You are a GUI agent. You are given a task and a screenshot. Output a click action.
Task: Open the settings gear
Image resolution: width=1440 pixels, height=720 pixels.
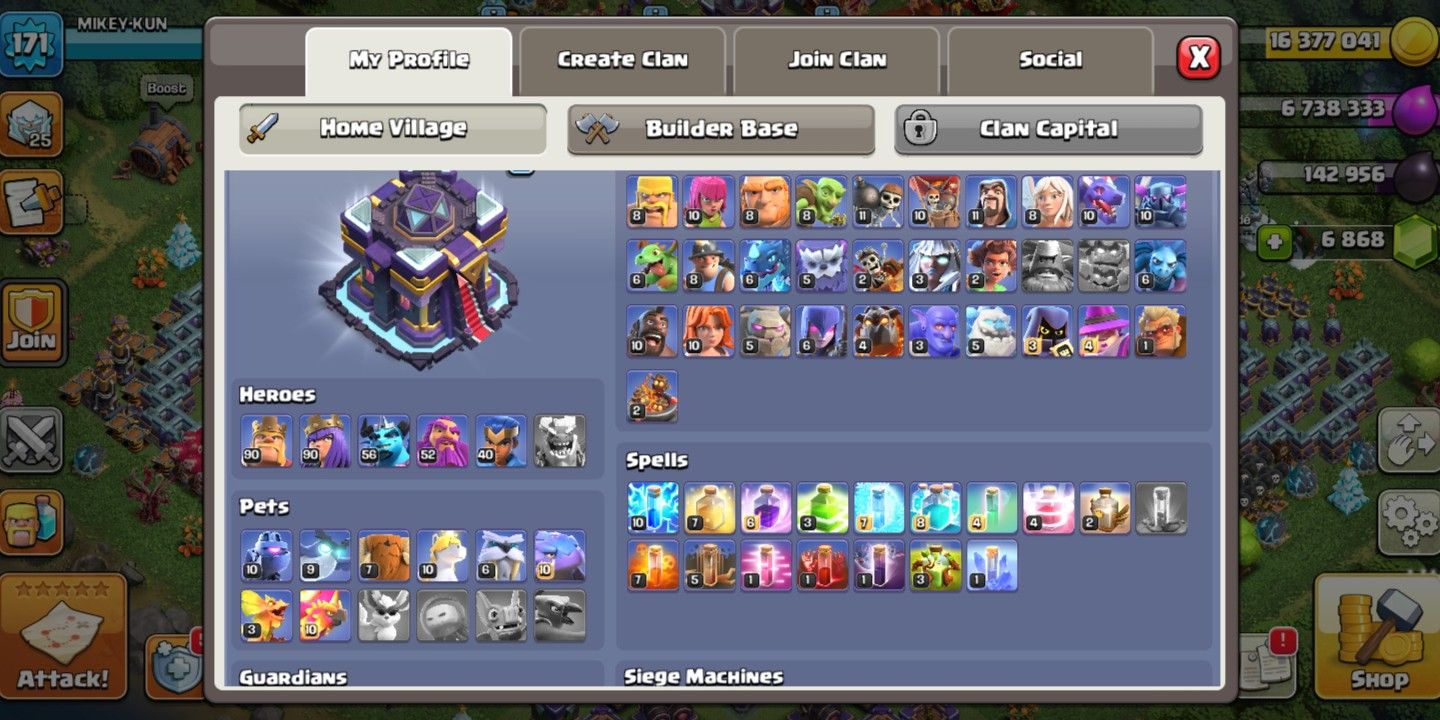[x=1408, y=520]
